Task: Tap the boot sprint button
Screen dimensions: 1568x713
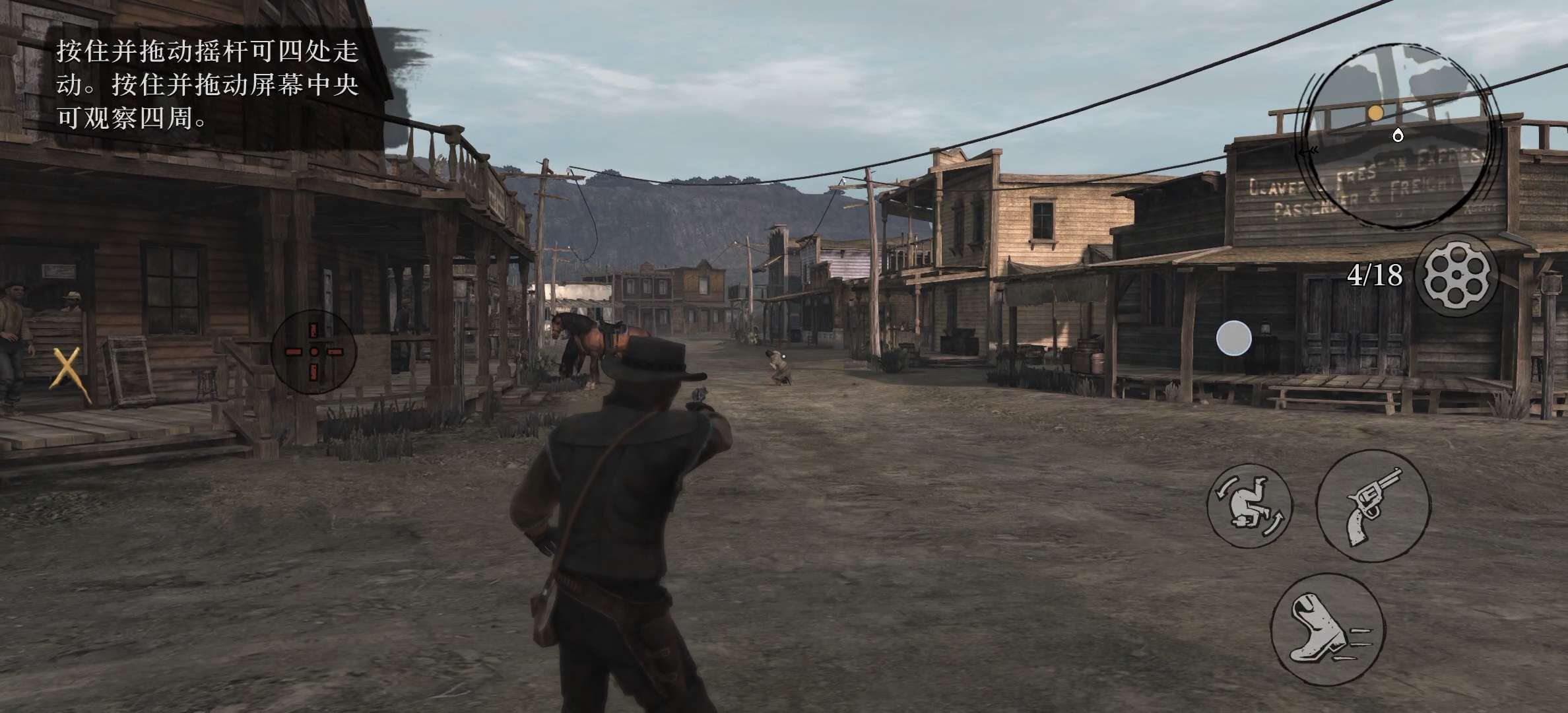Action: [x=1328, y=628]
